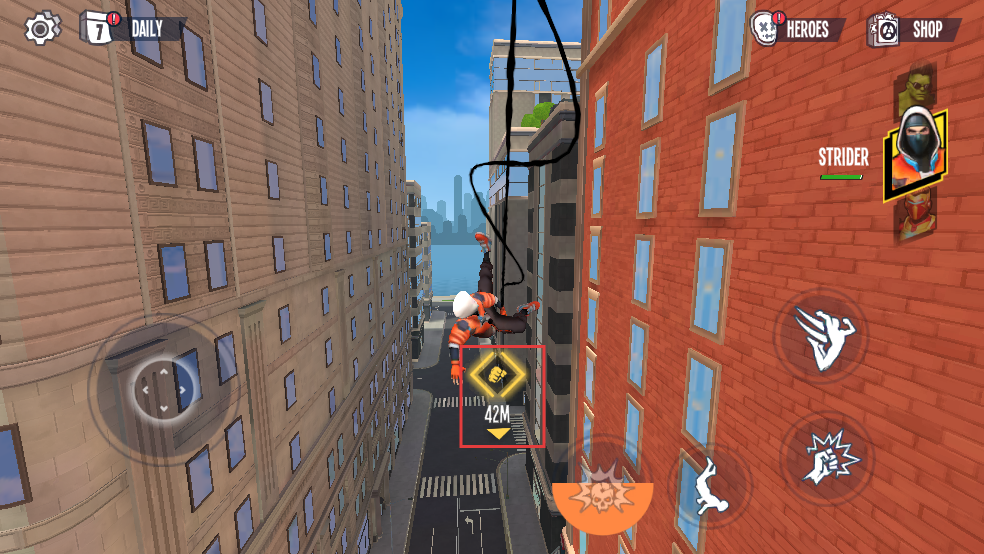Tap the virtual movement joystick
This screenshot has height=554, width=984.
coord(164,387)
